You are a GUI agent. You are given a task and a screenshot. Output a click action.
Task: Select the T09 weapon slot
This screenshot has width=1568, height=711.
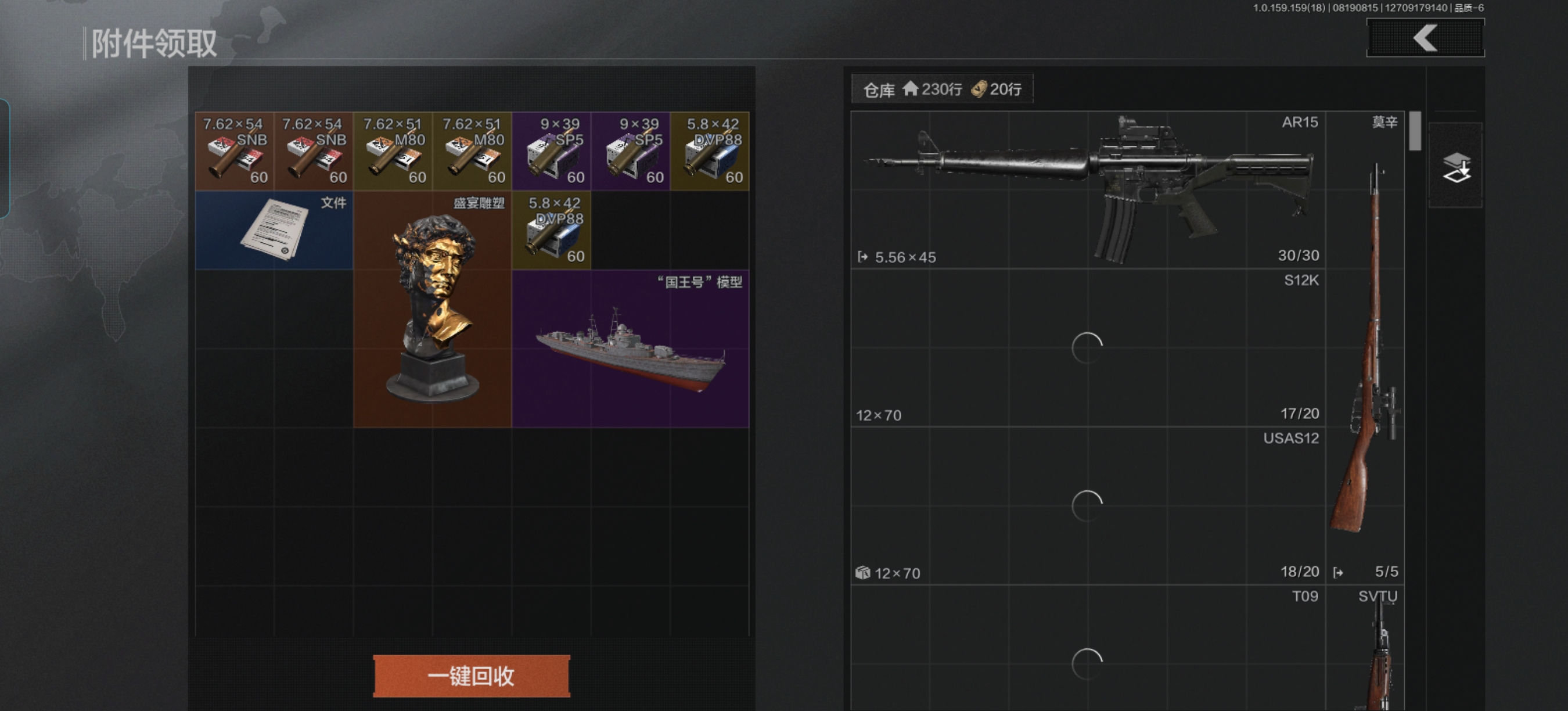(x=1088, y=648)
